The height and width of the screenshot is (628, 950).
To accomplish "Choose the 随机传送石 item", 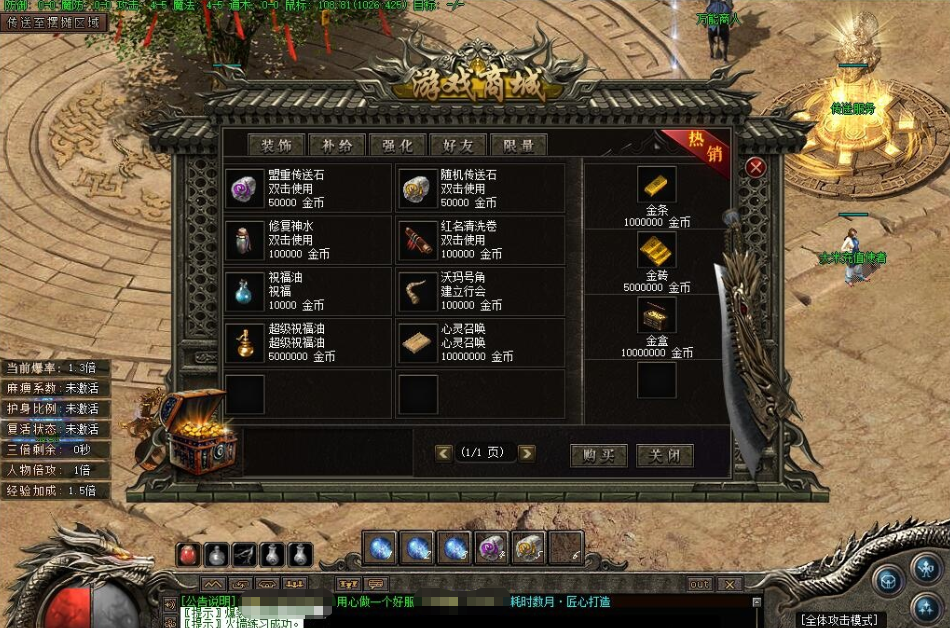I will (417, 188).
